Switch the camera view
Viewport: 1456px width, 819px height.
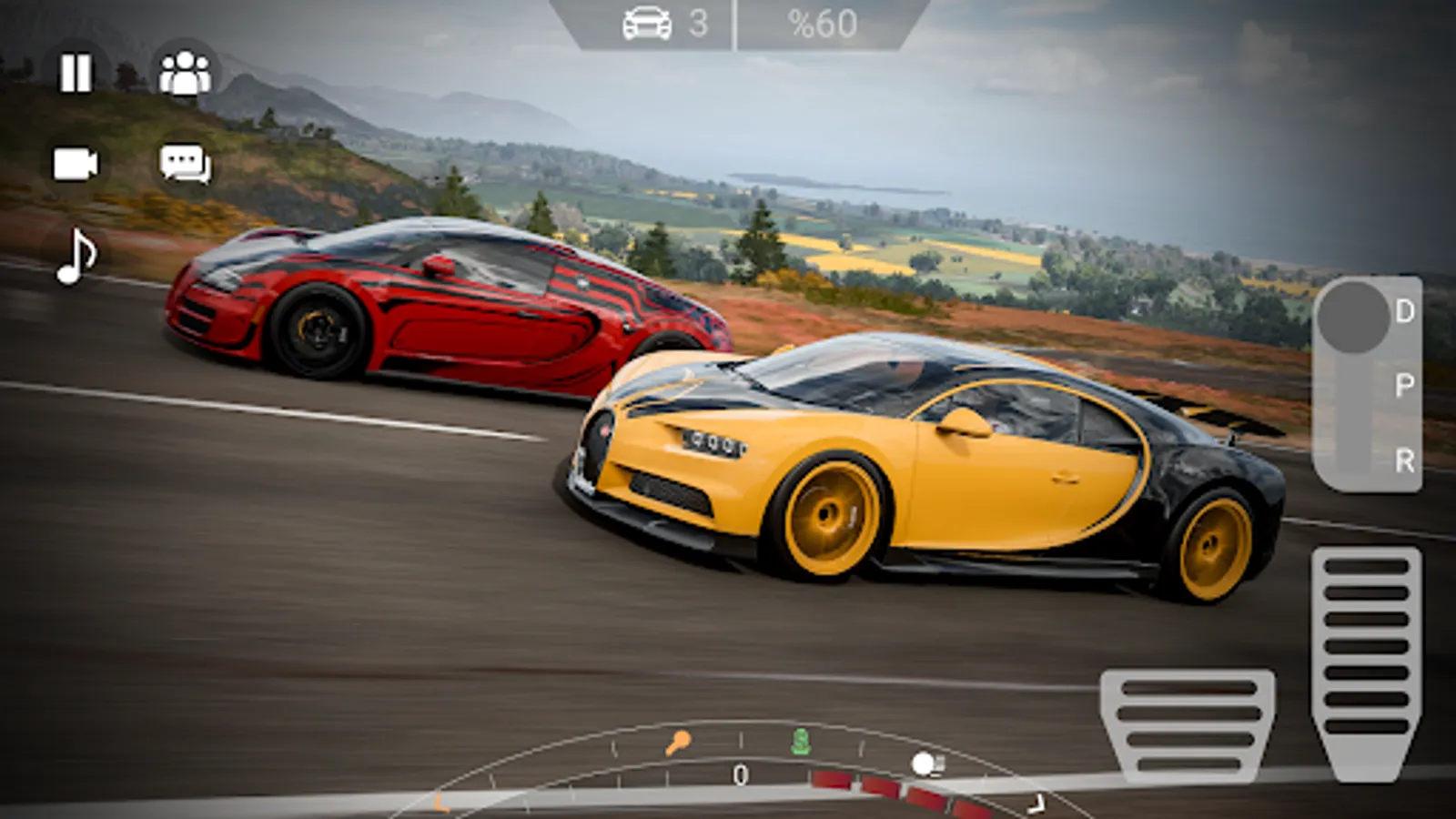pyautogui.click(x=76, y=165)
